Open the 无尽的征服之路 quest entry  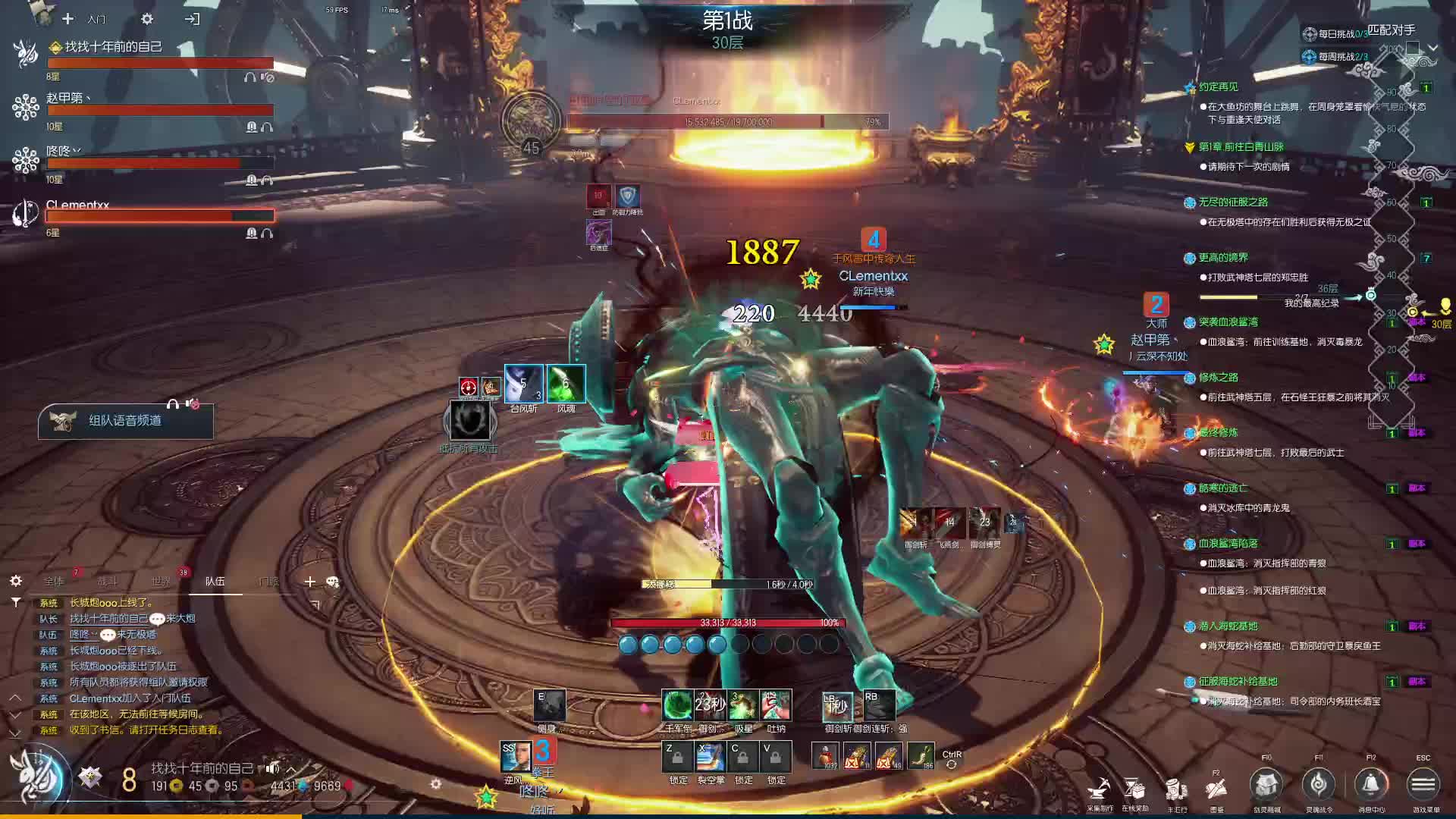pos(1233,202)
